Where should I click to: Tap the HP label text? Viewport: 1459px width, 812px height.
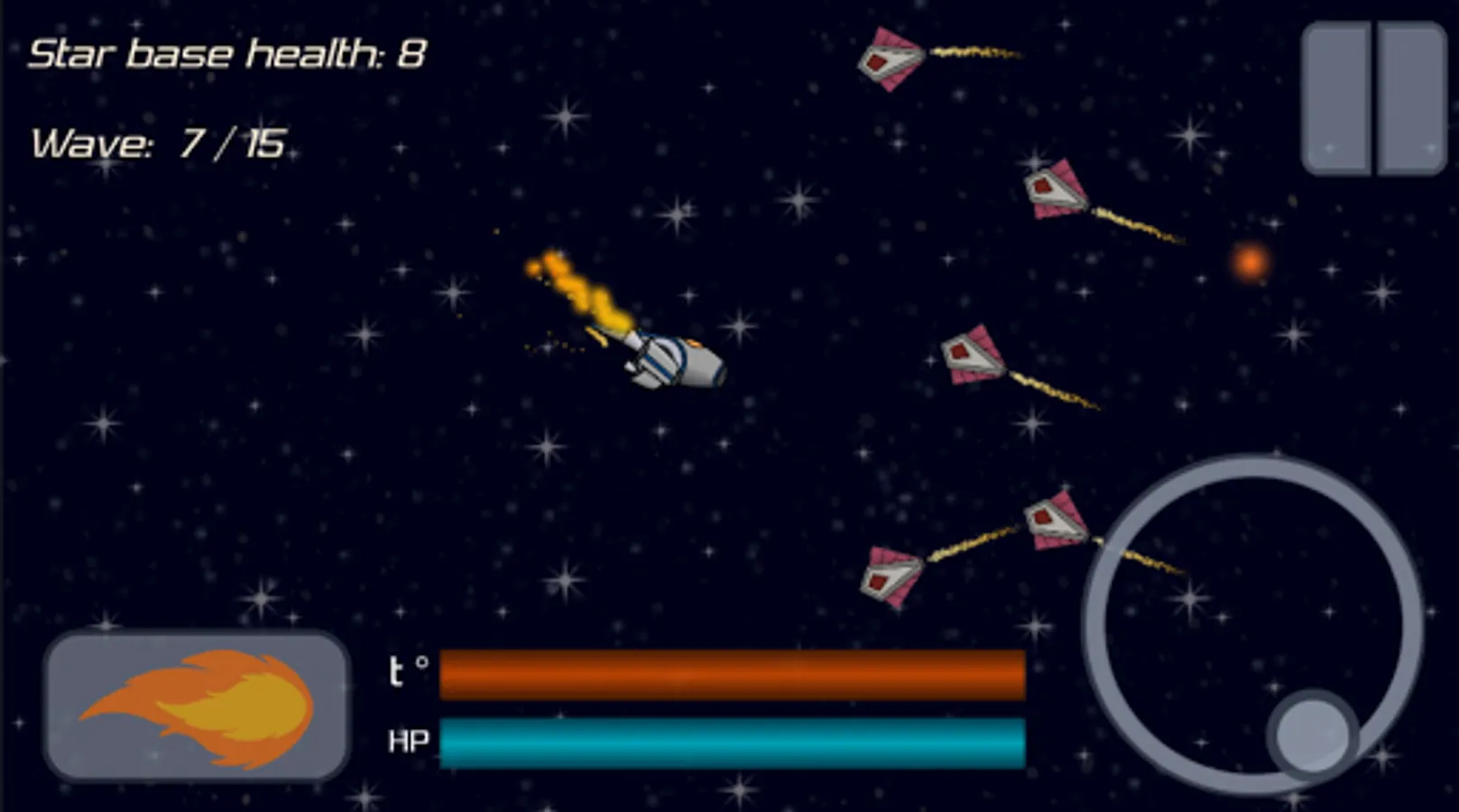tap(408, 743)
